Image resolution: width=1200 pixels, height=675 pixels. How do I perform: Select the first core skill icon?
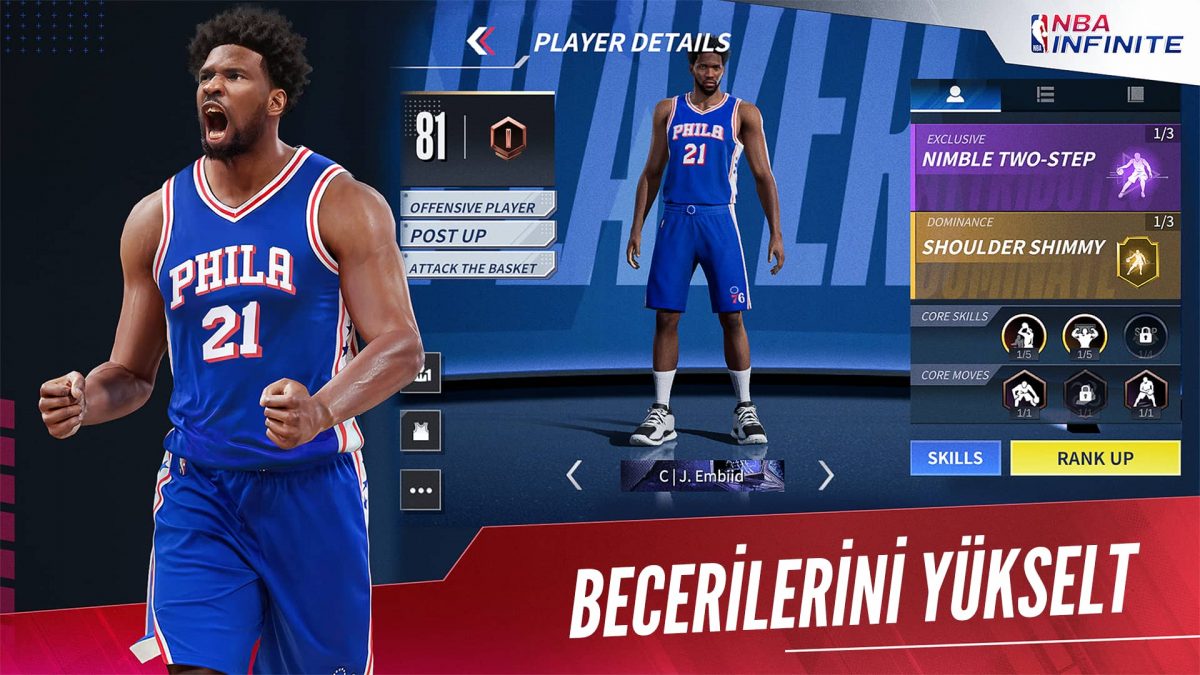tap(1023, 336)
